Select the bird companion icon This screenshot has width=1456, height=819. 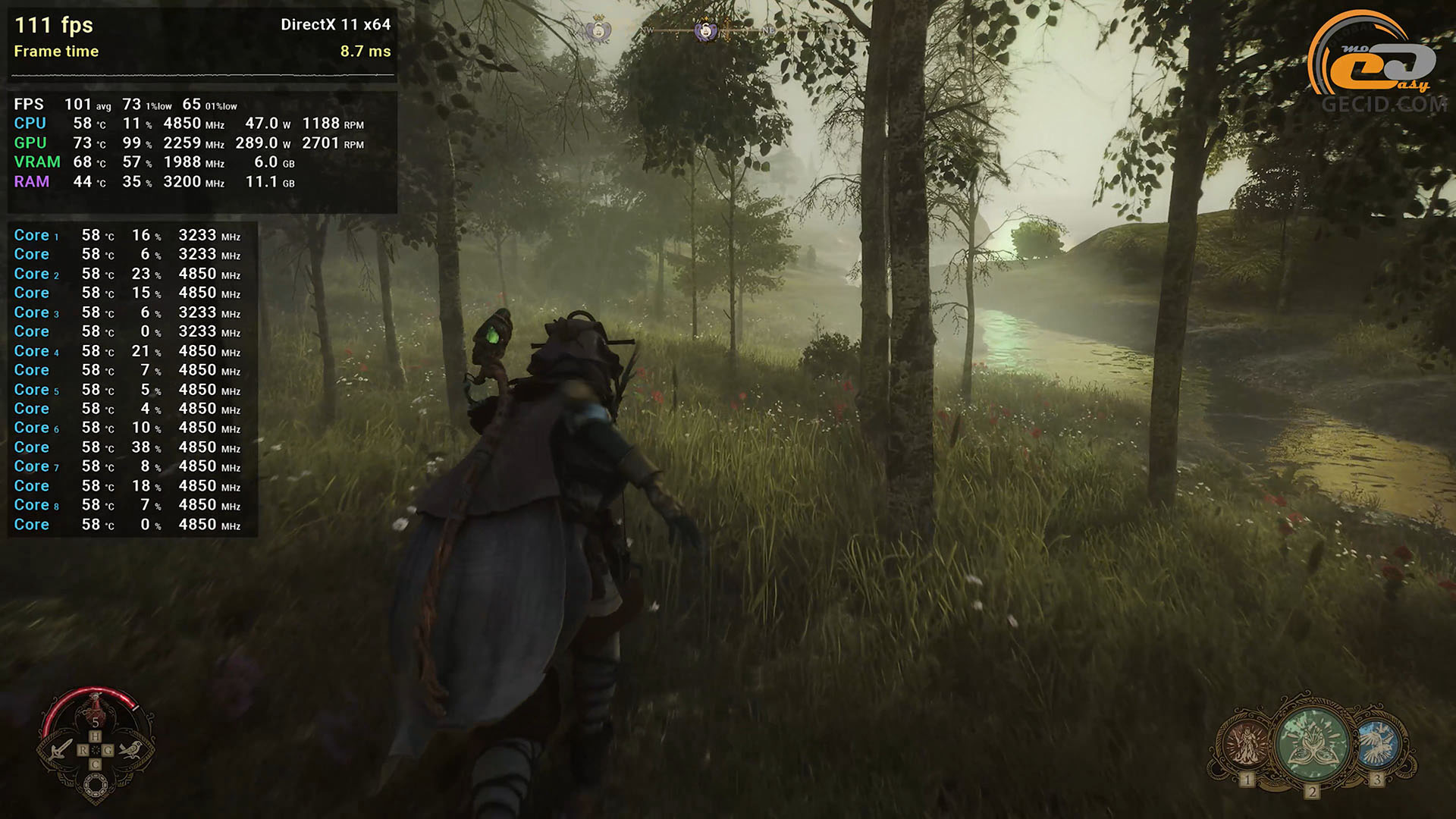tap(130, 750)
